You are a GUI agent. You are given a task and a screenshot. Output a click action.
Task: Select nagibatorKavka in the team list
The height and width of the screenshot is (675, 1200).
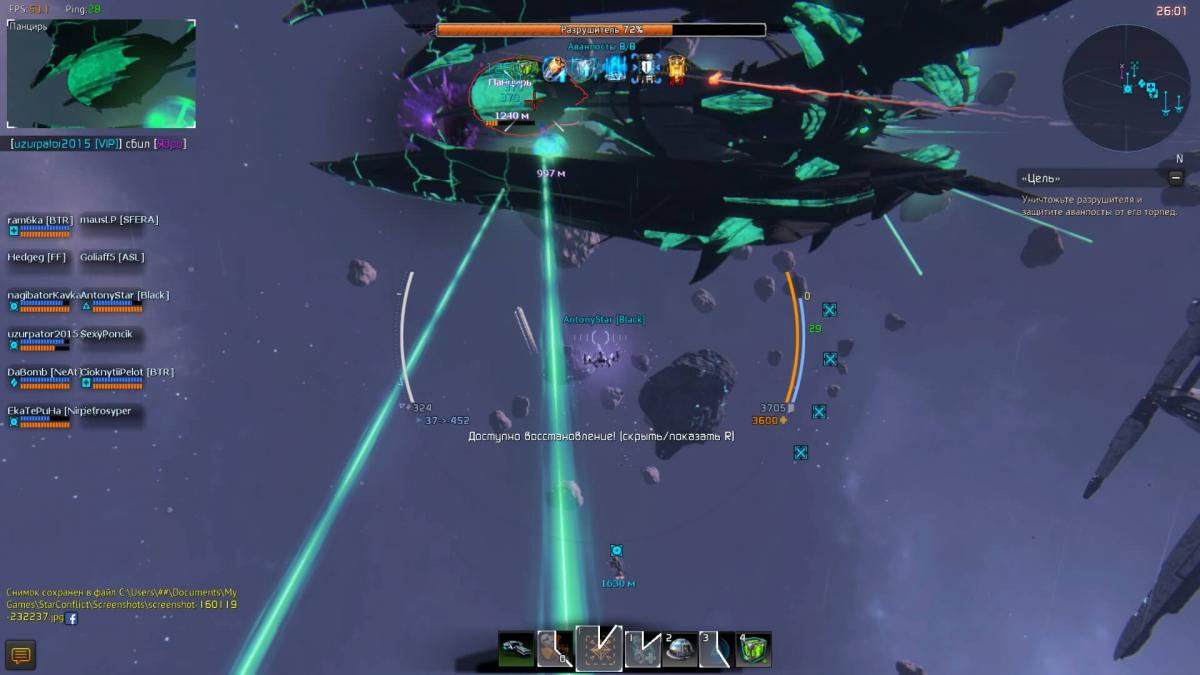pyautogui.click(x=40, y=296)
